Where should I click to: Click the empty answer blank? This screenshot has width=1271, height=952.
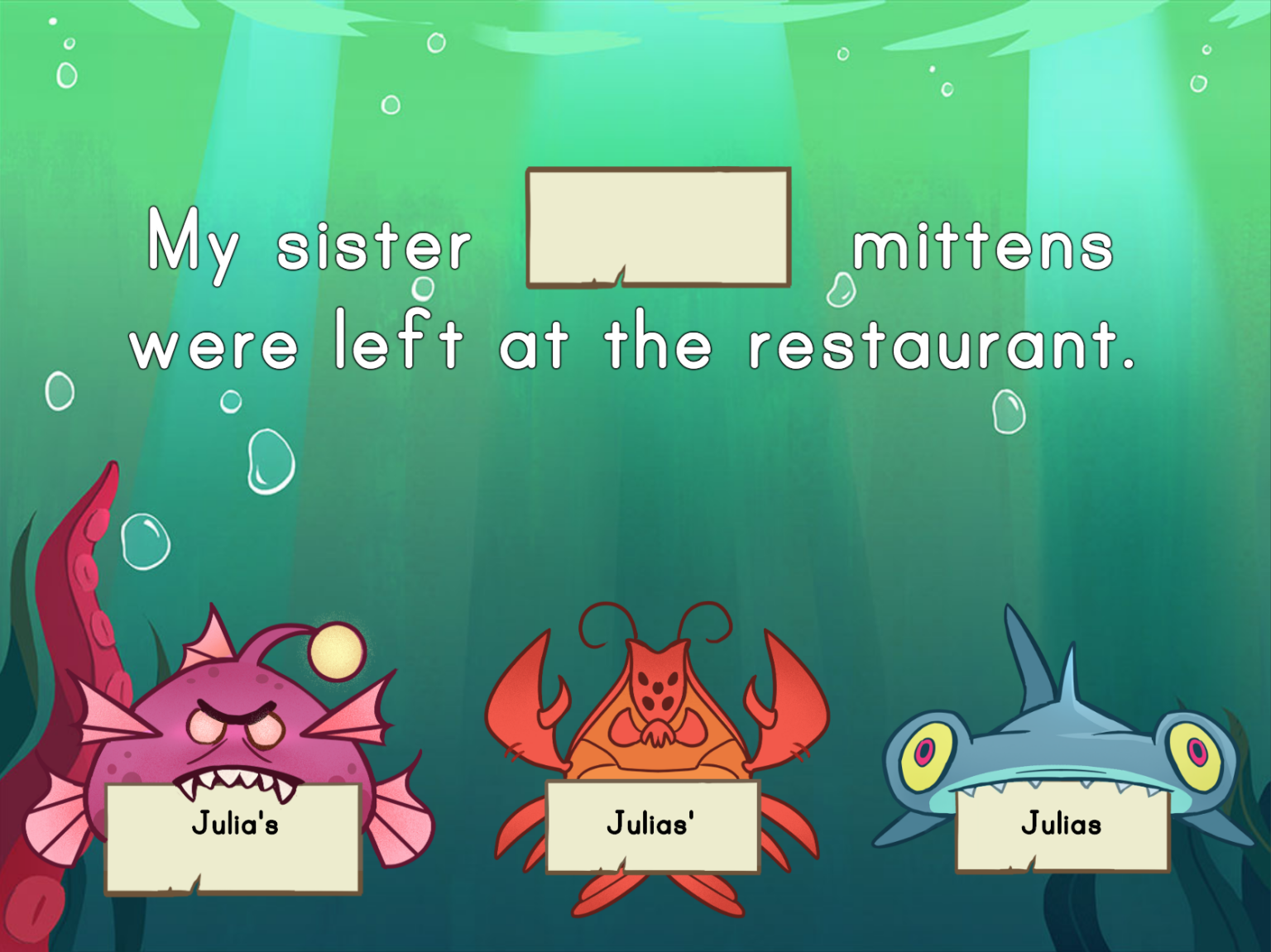(660, 228)
